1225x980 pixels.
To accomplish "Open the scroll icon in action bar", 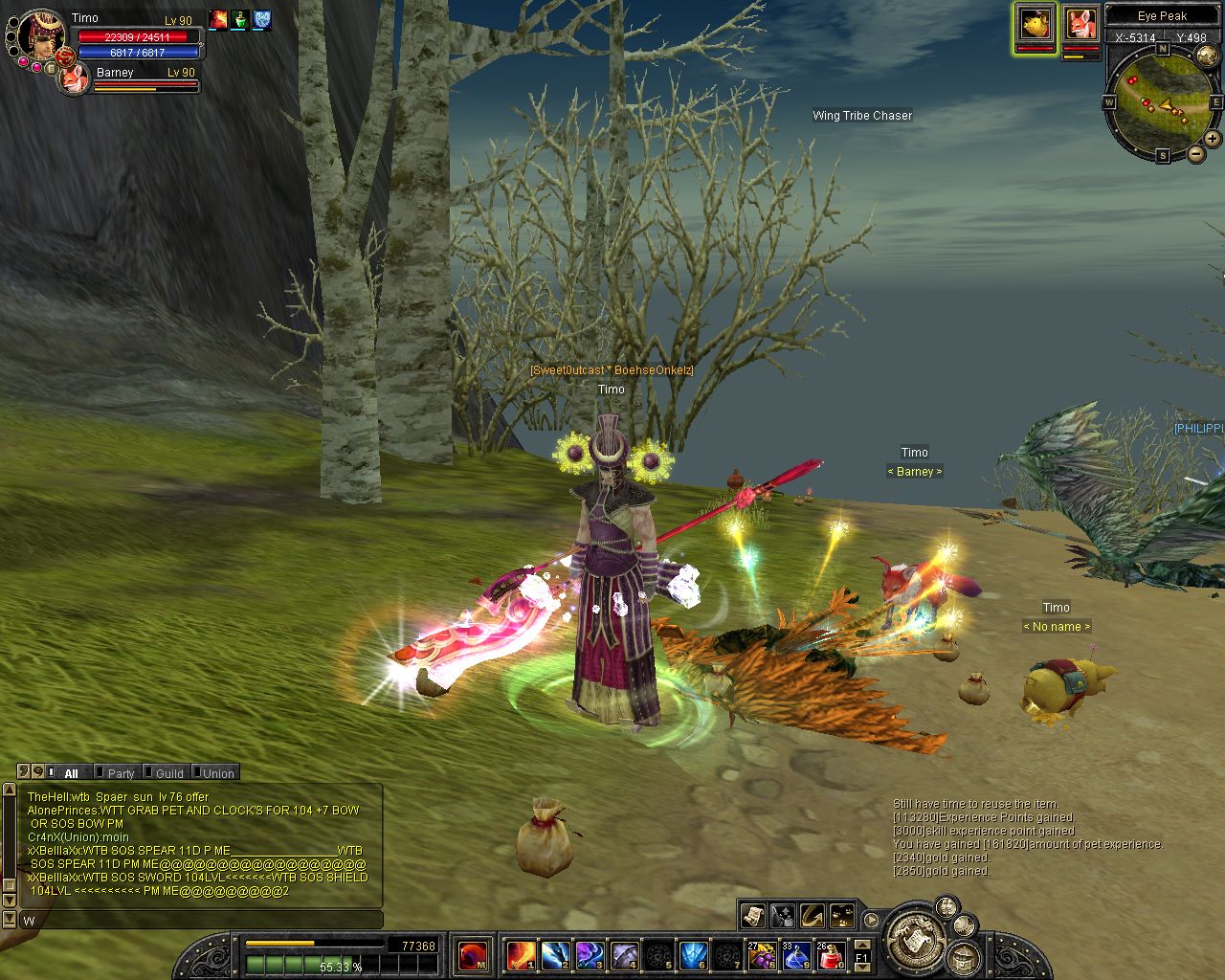I will 752,916.
